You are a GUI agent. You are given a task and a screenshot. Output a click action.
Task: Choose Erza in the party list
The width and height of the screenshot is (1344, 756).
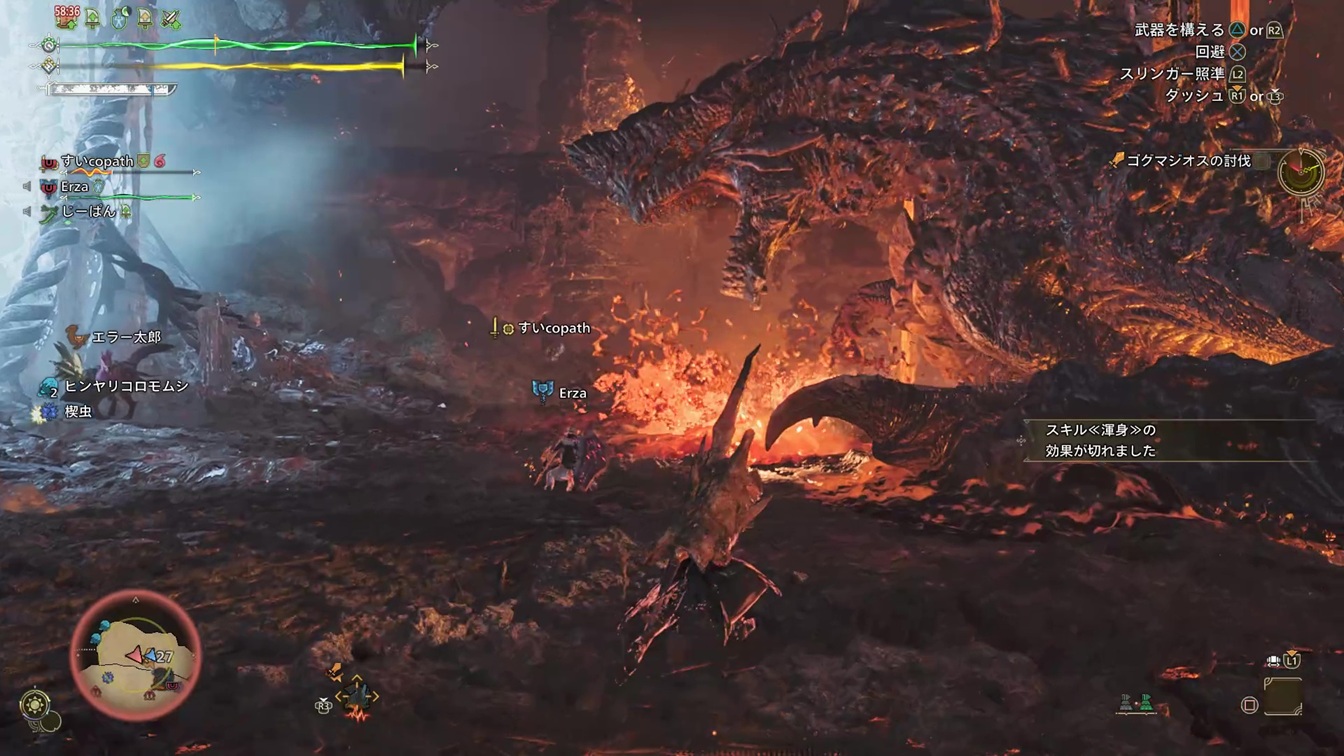click(74, 187)
